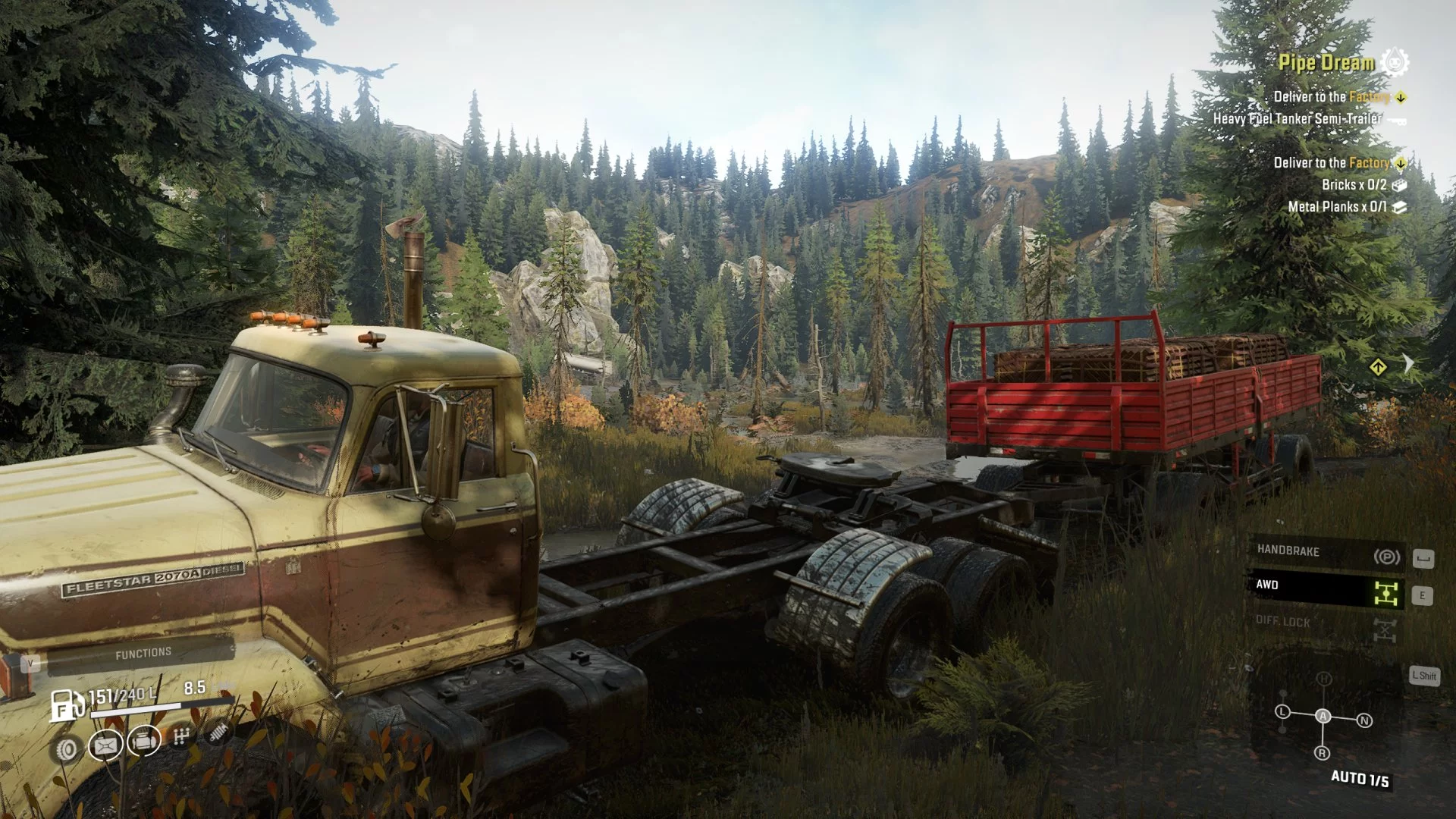Click the suspension spring status icon
The width and height of the screenshot is (1456, 819).
218,732
